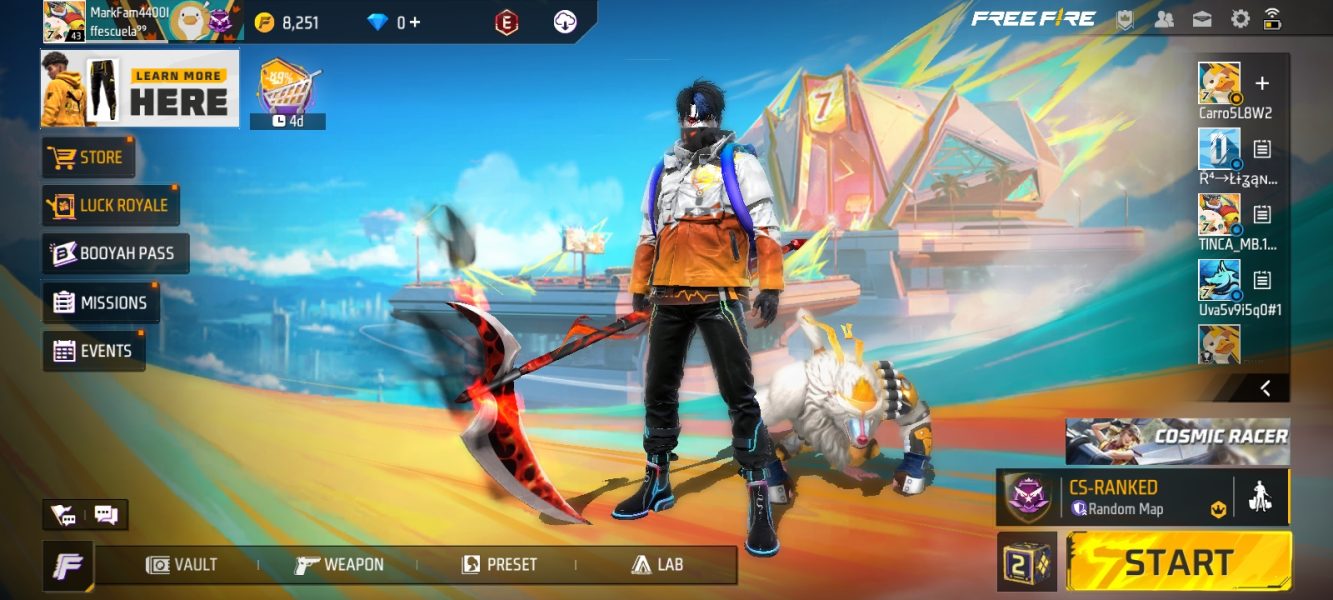Open the Vault tab

[x=182, y=565]
